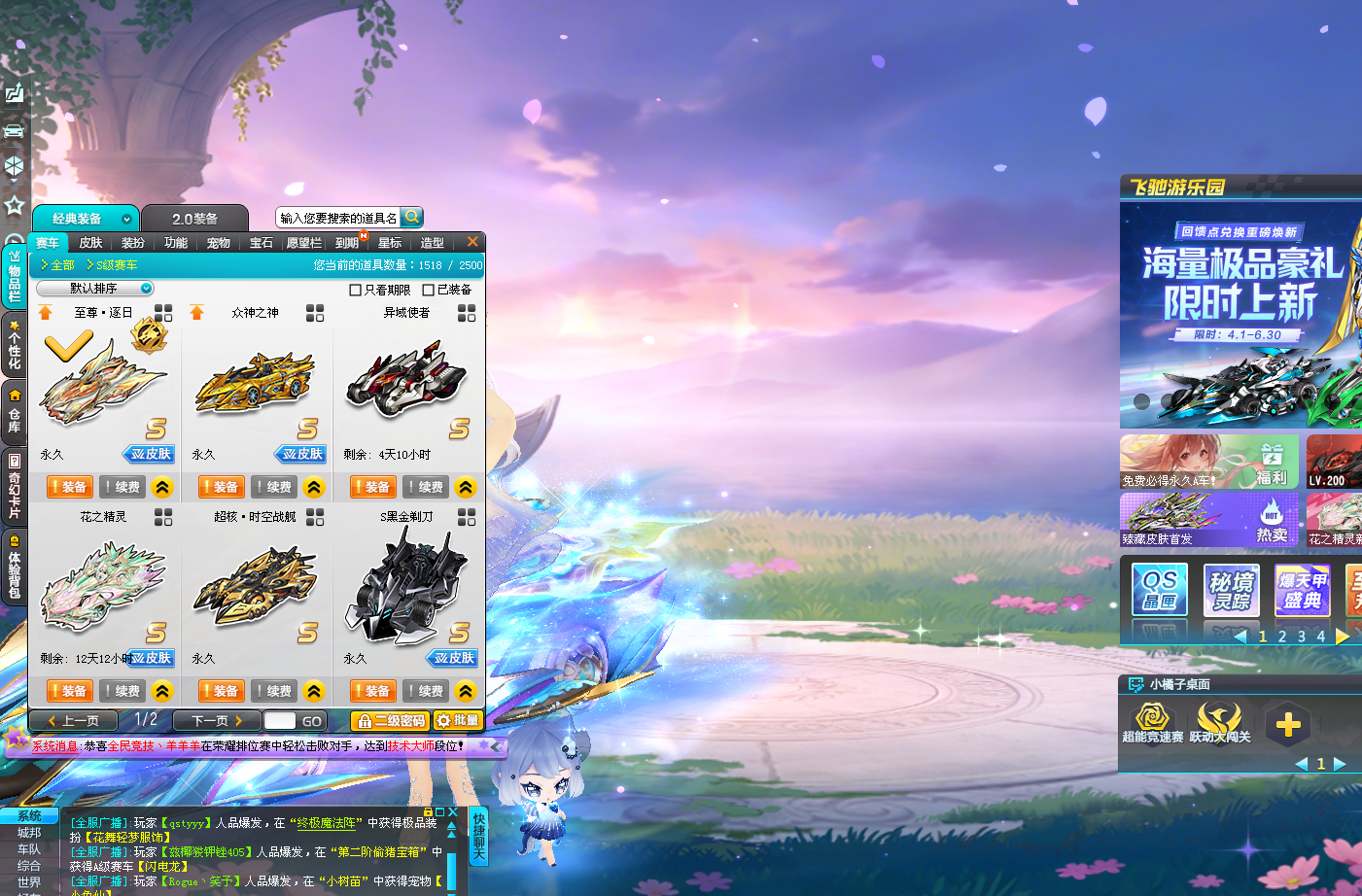The image size is (1362, 896).
Task: Select the 宠物 category tab
Action: (219, 243)
